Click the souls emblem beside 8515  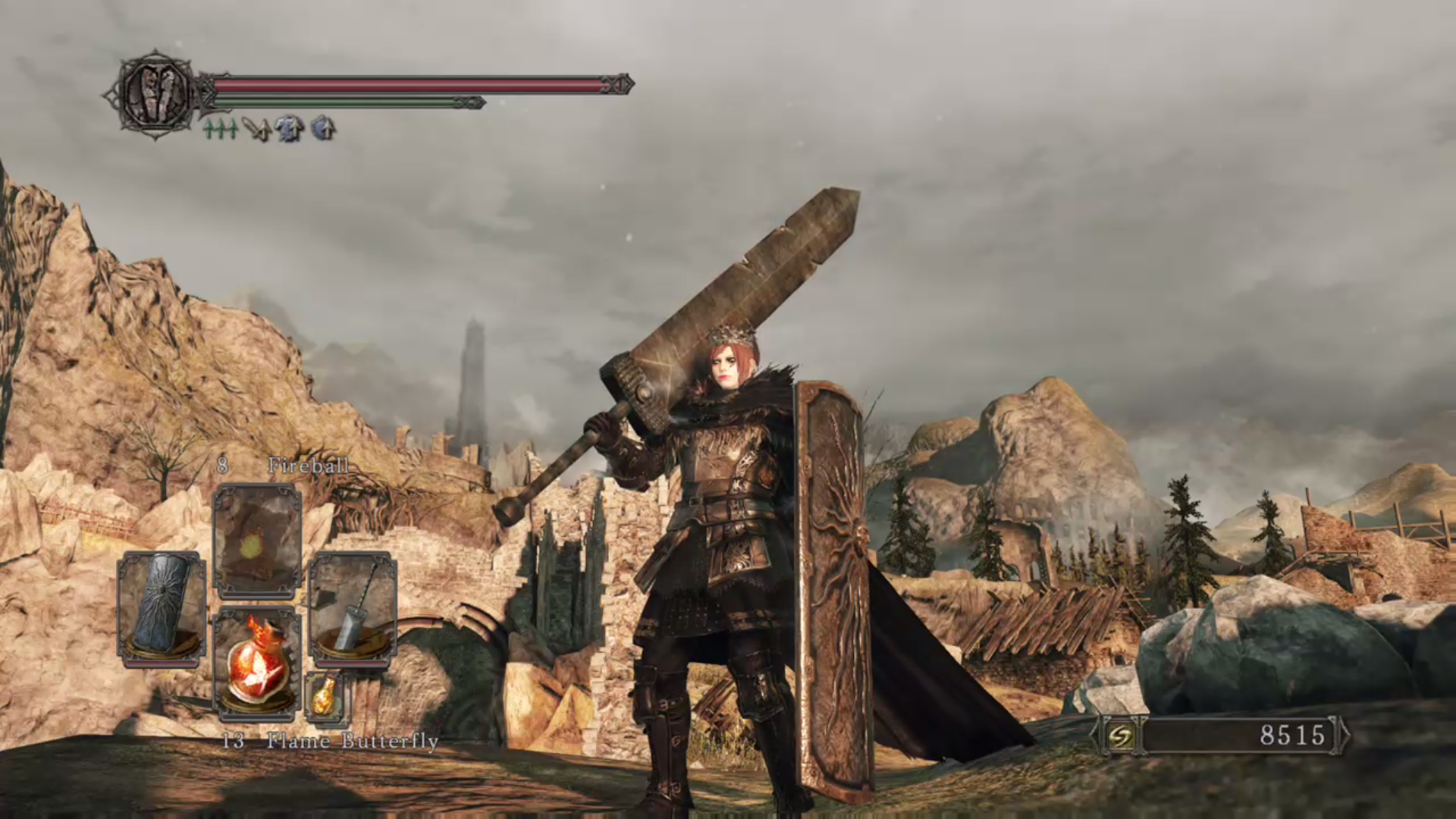1121,735
